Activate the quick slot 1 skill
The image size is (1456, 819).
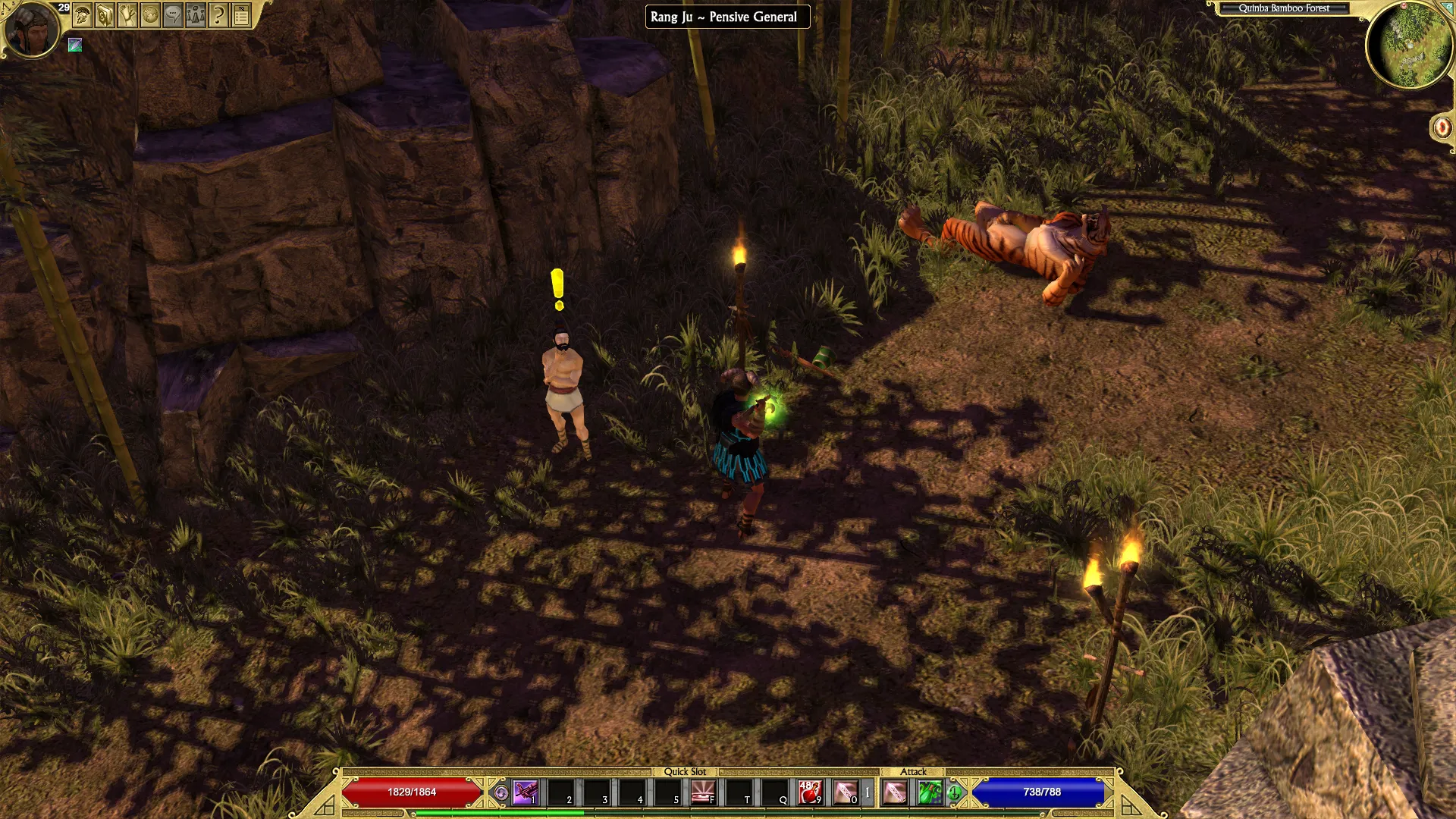coord(525,792)
